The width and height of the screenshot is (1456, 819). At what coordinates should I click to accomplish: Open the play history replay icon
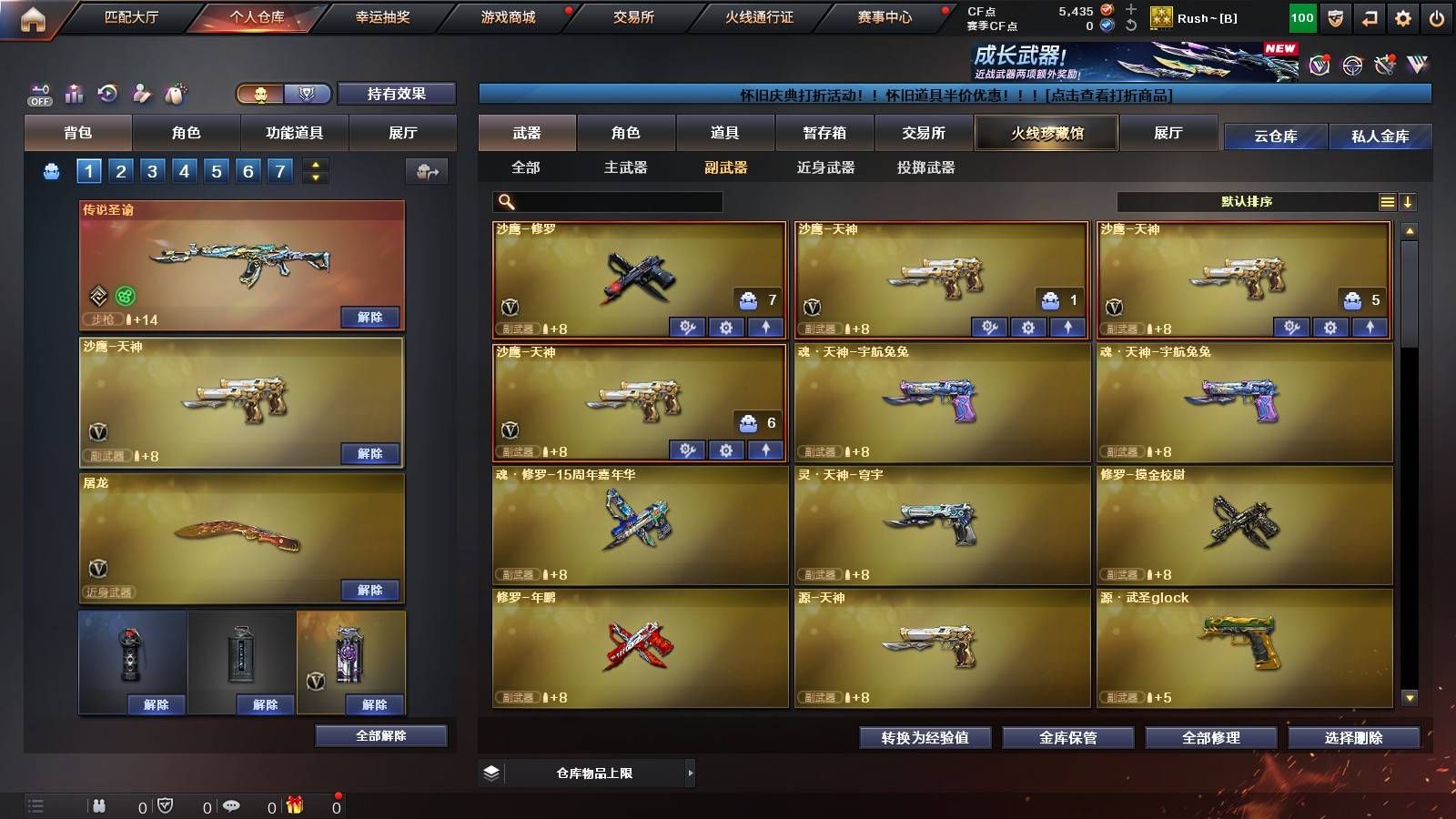(x=107, y=93)
